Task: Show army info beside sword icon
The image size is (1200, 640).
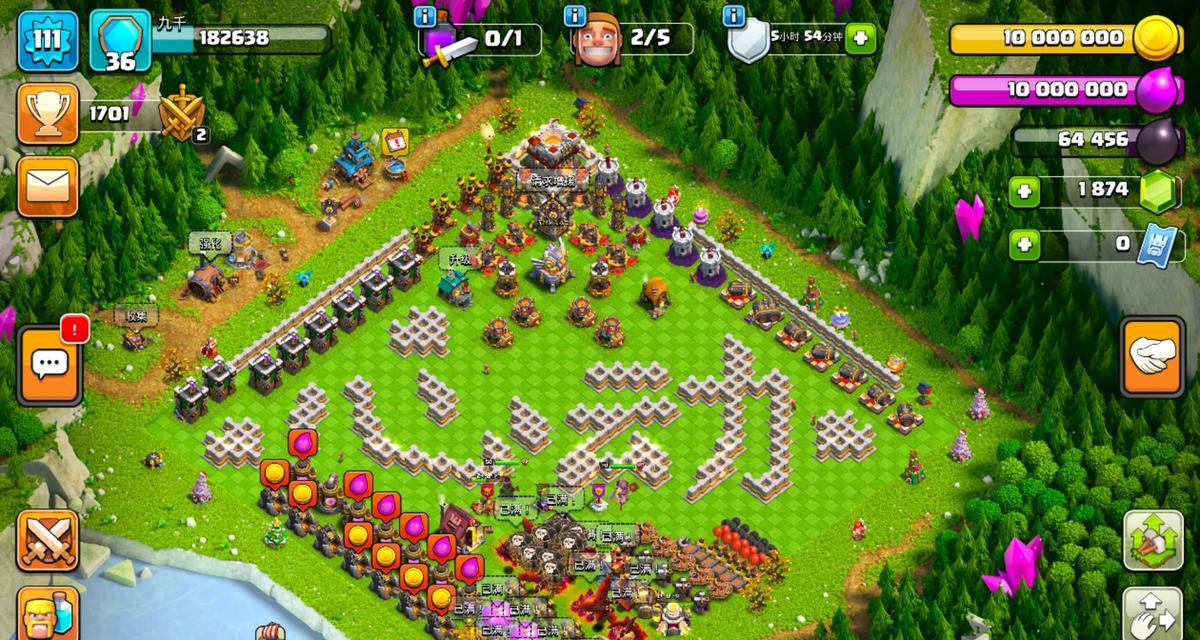Action: (427, 16)
